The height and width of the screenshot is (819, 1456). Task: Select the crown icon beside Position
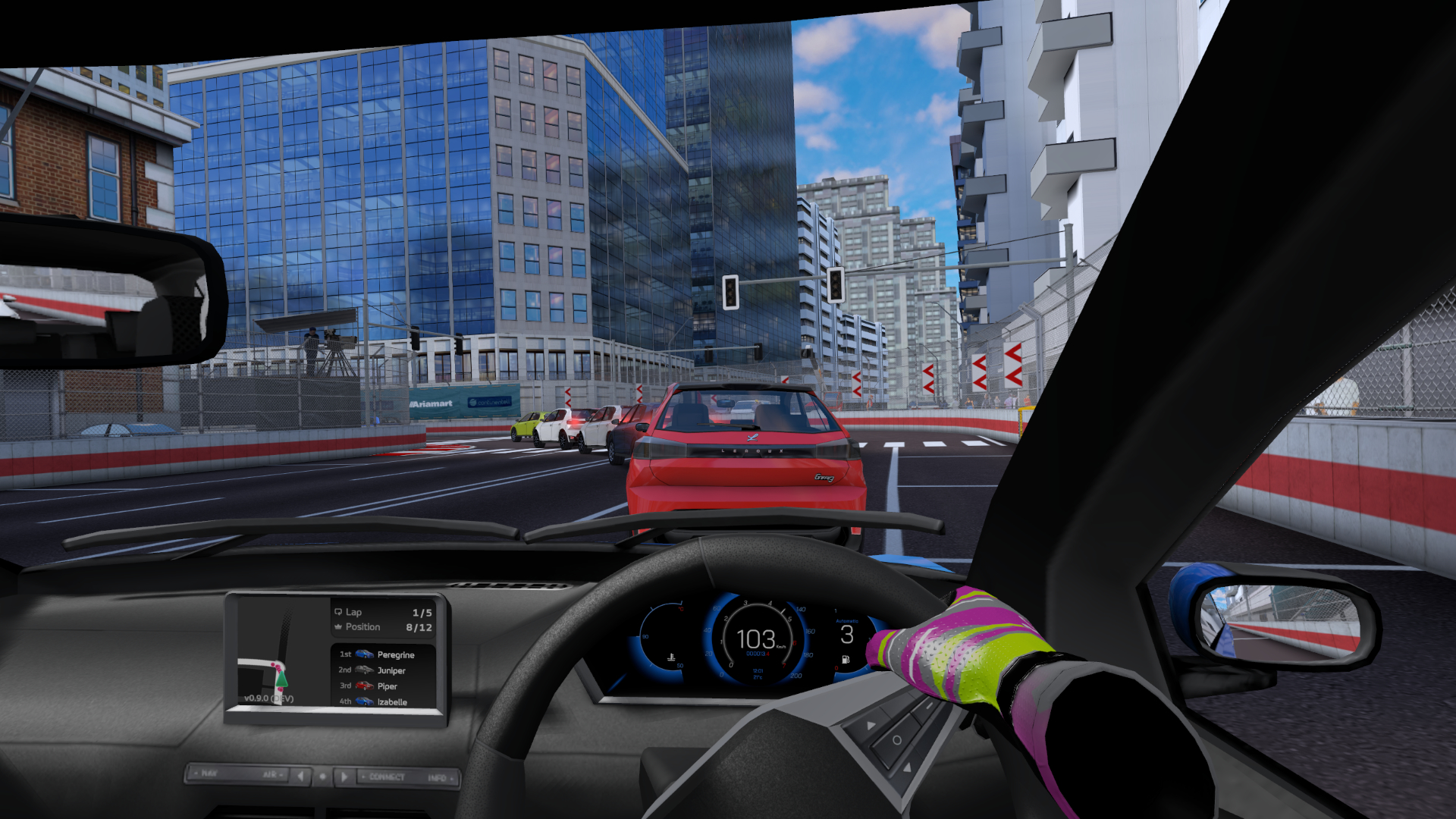coord(338,627)
